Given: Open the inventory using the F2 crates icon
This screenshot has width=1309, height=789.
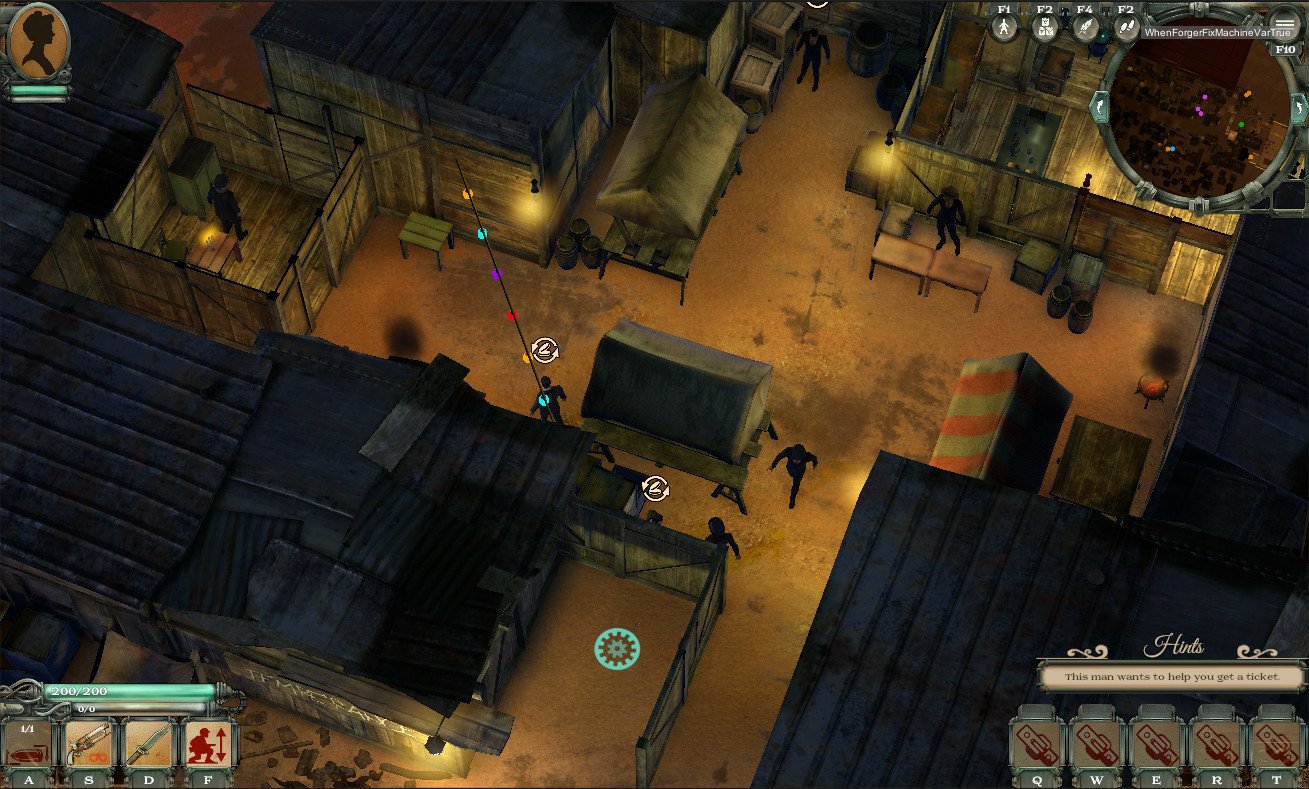Looking at the screenshot, I should pyautogui.click(x=1043, y=26).
